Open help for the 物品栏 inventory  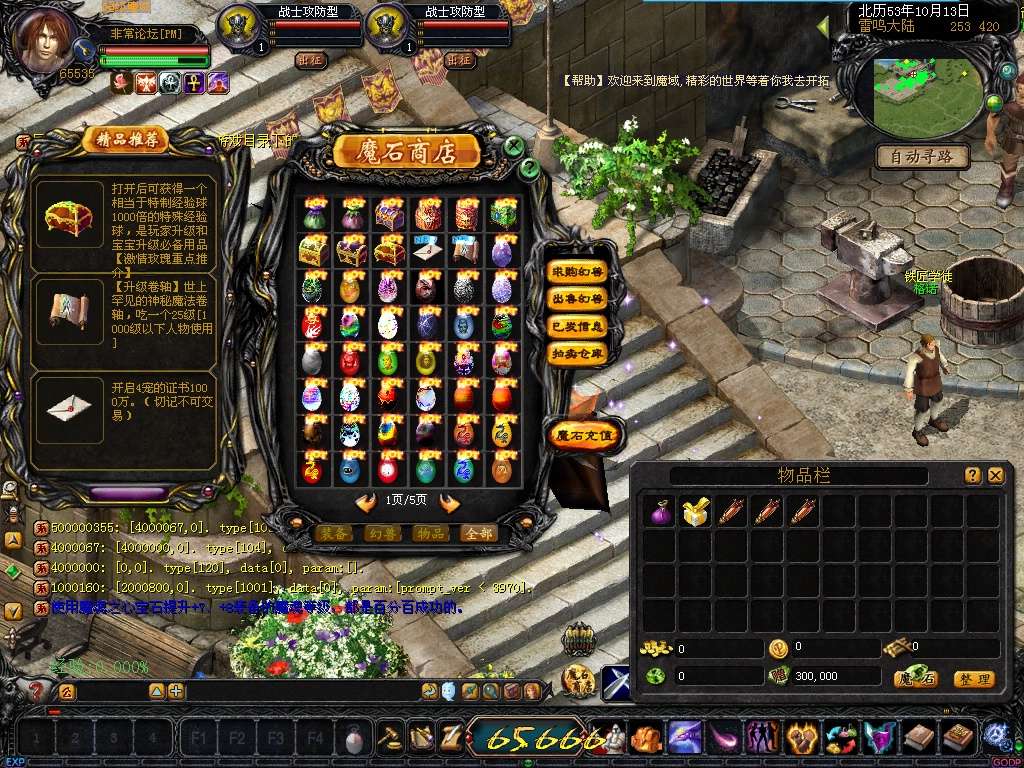972,476
